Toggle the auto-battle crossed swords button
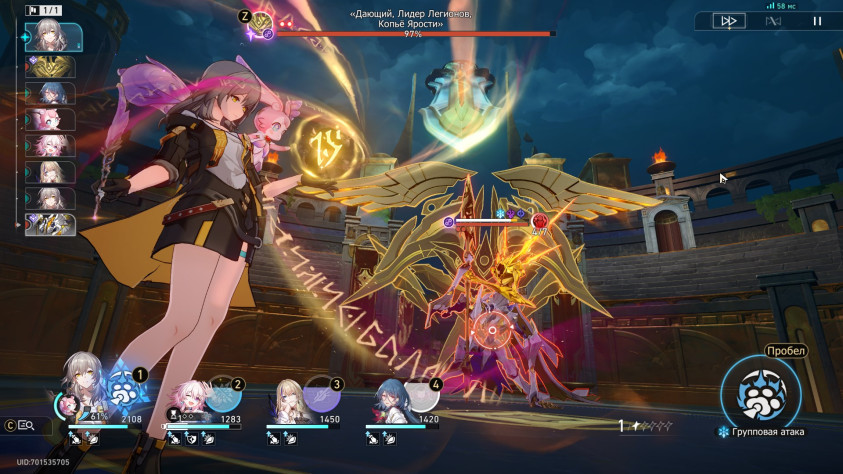Screen dimensions: 843x474 [773, 20]
